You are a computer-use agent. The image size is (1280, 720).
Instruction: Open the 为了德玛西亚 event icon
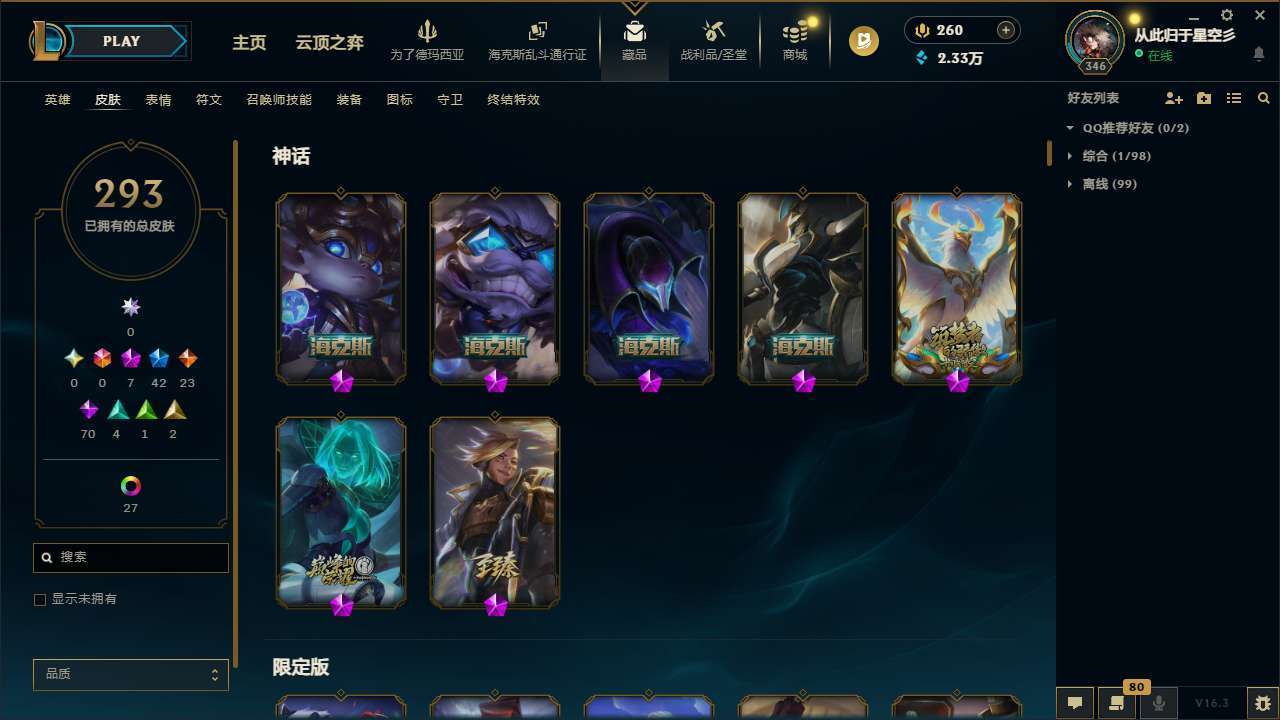(x=428, y=38)
